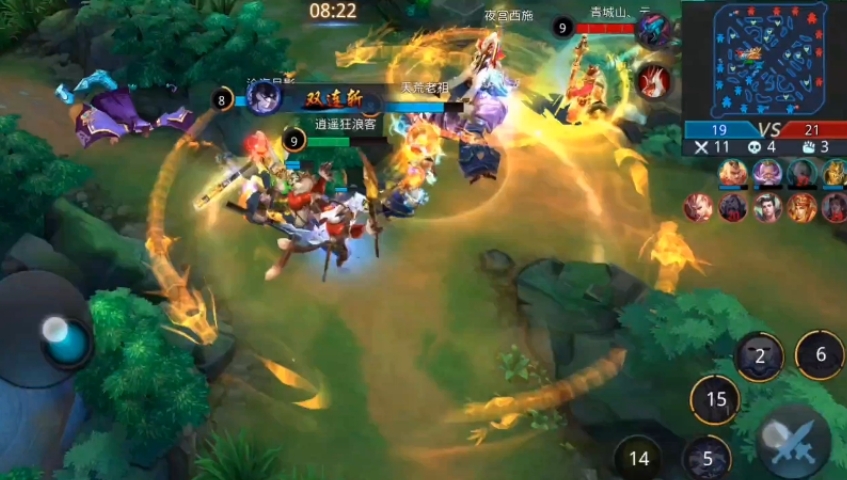Select the skill button showing cooldown 5
Image resolution: width=847 pixels, height=480 pixels.
click(707, 459)
